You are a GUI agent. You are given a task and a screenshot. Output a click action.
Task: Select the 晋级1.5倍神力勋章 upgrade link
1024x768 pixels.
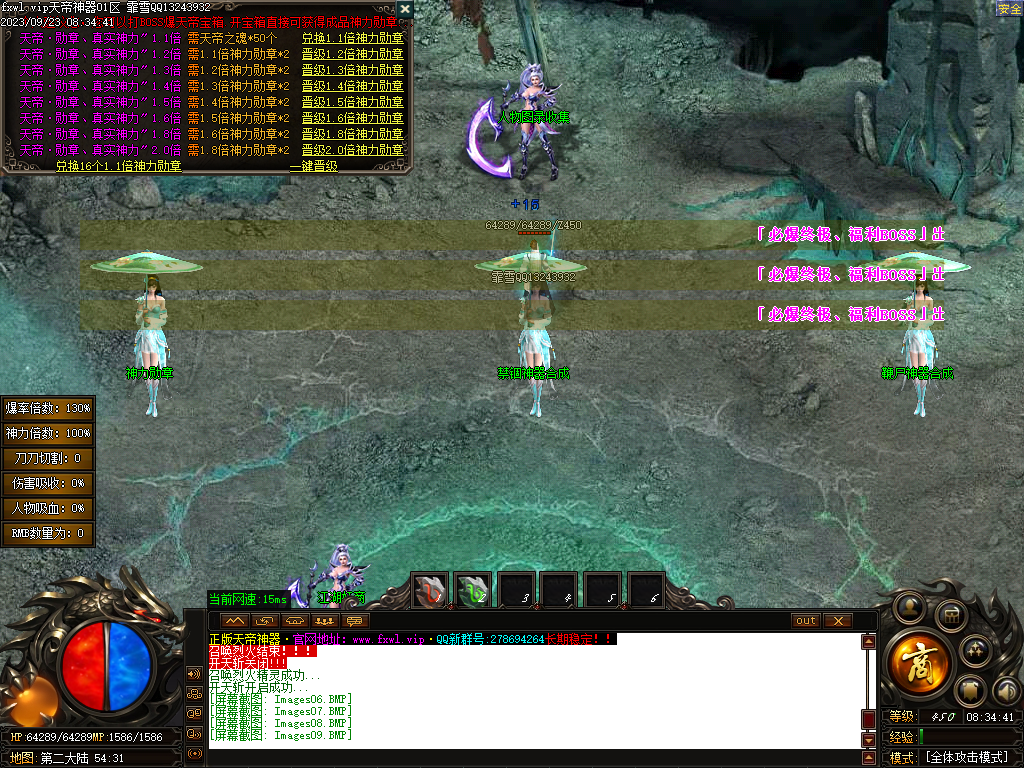click(352, 102)
